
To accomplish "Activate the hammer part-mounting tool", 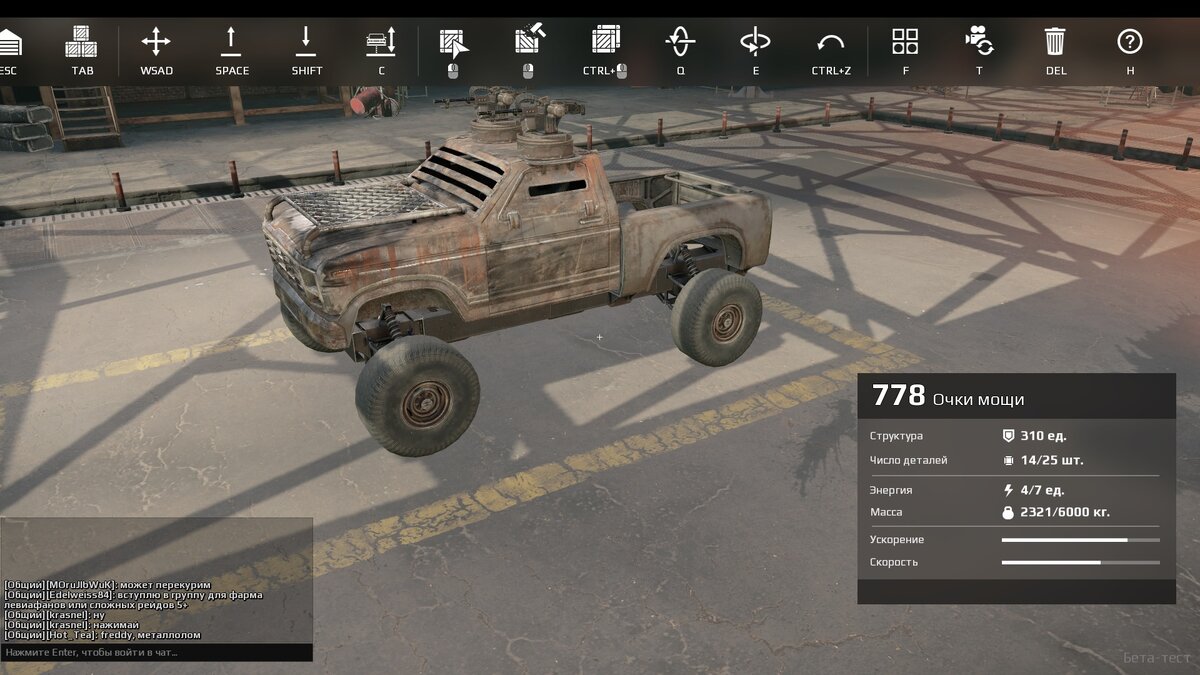I will click(x=528, y=42).
